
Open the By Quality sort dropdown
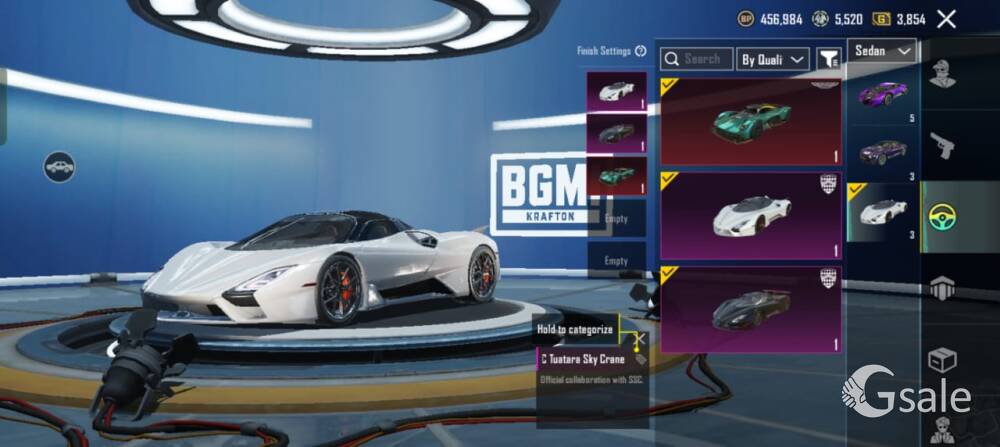(773, 59)
